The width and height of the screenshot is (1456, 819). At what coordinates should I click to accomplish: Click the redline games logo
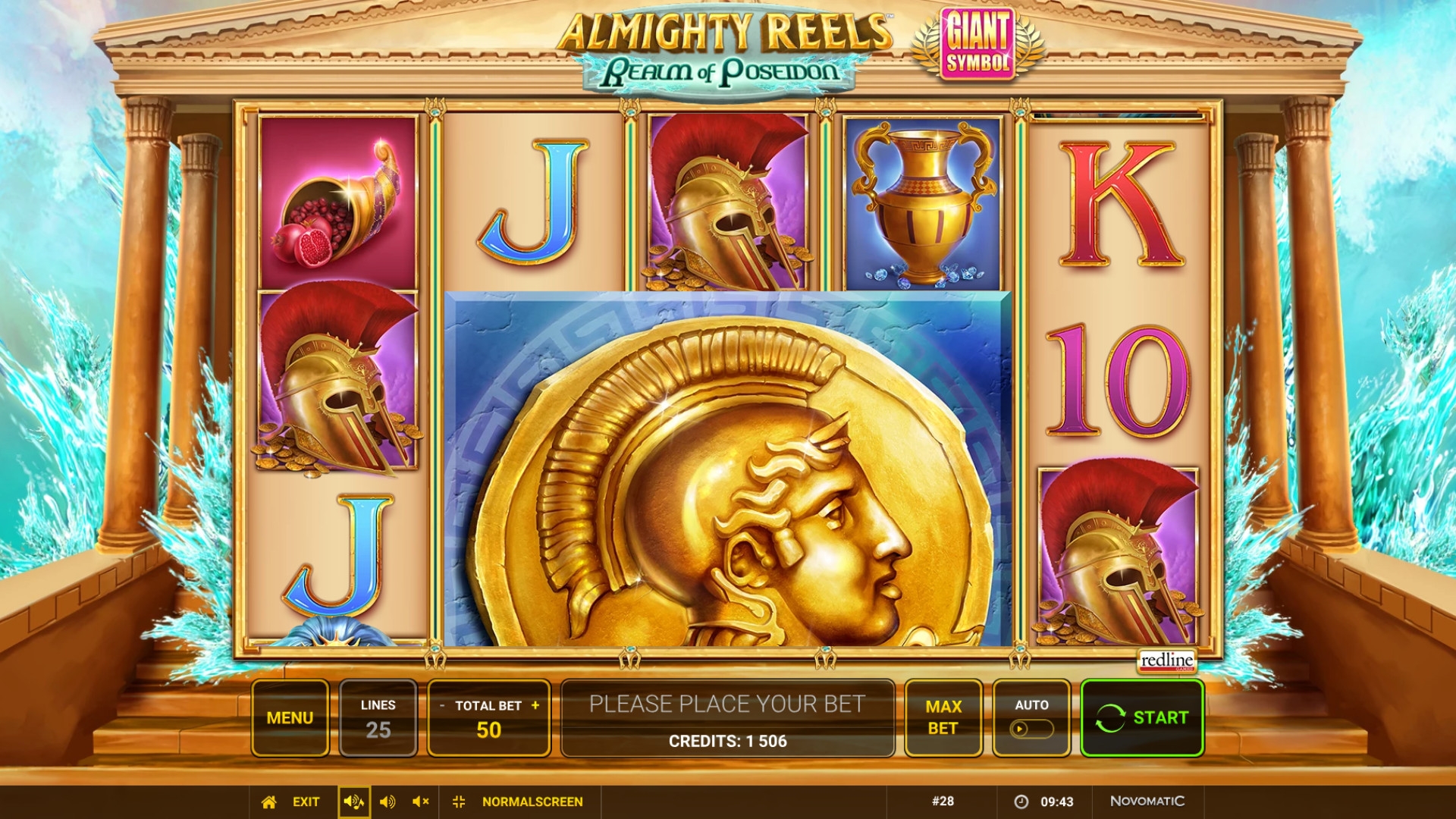click(x=1167, y=661)
